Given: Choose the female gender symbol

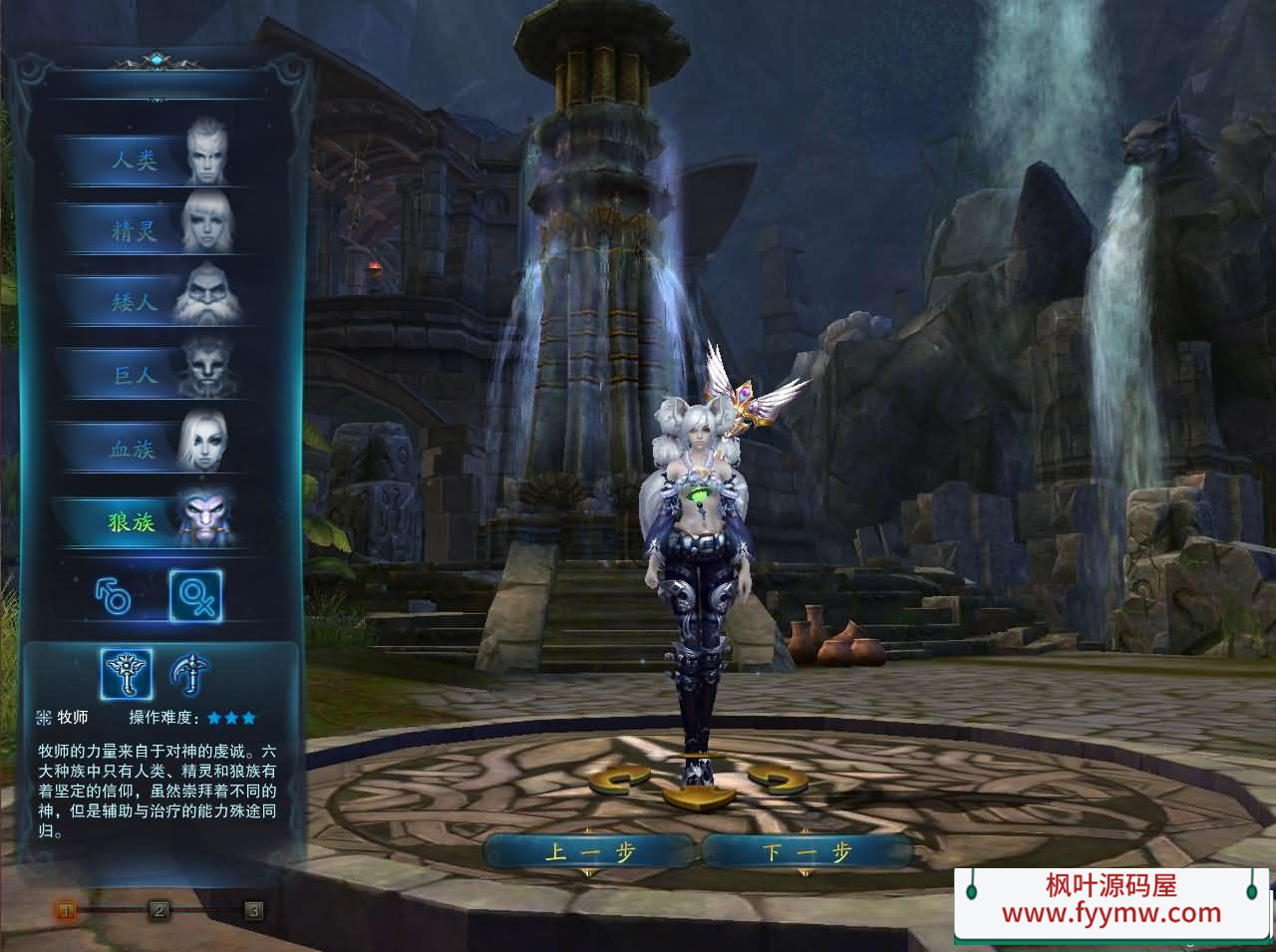Looking at the screenshot, I should 195,596.
